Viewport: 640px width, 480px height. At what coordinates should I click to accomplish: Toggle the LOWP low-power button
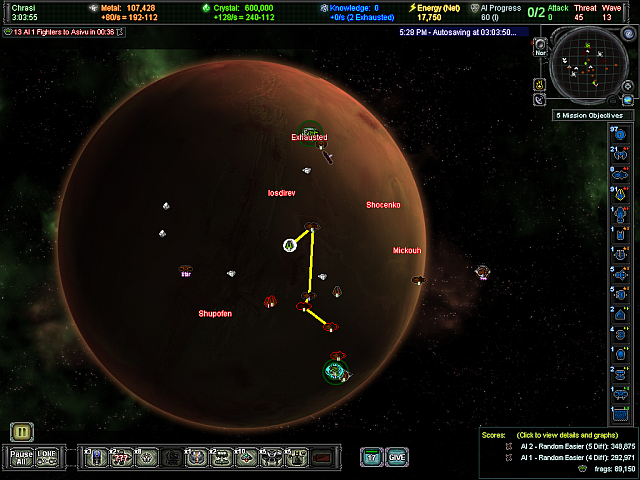tap(46, 457)
